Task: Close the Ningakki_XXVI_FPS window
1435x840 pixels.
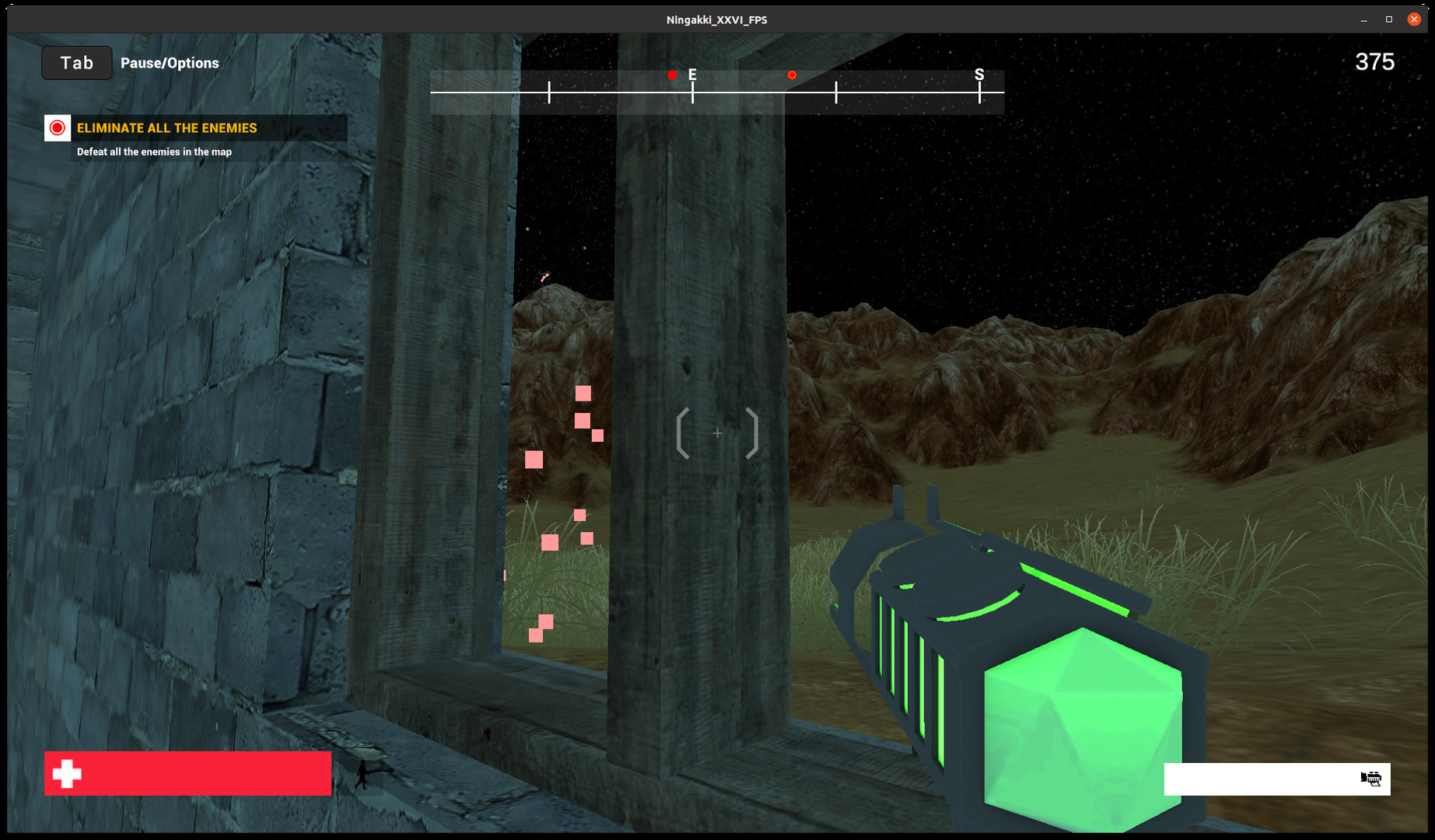Action: (1413, 19)
